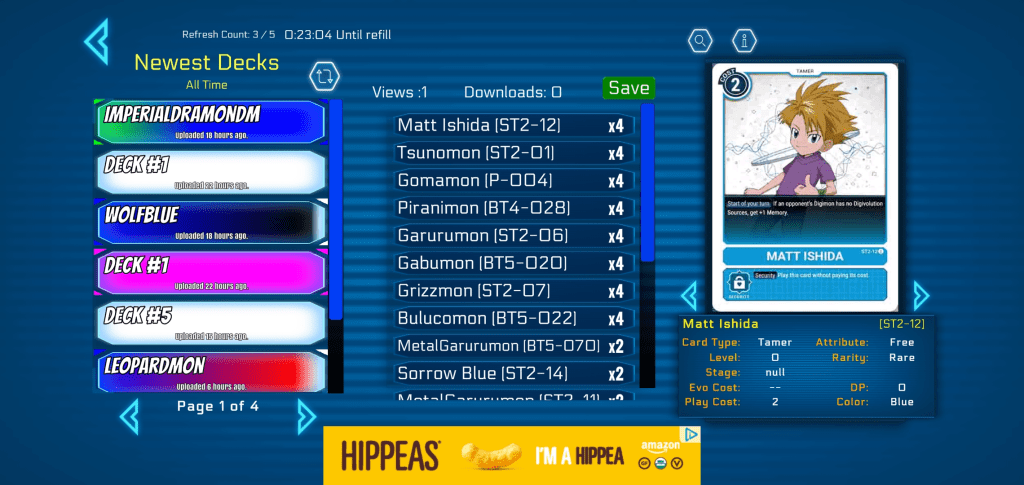Click the refresh deck list icon
This screenshot has width=1024, height=485.
pos(325,76)
